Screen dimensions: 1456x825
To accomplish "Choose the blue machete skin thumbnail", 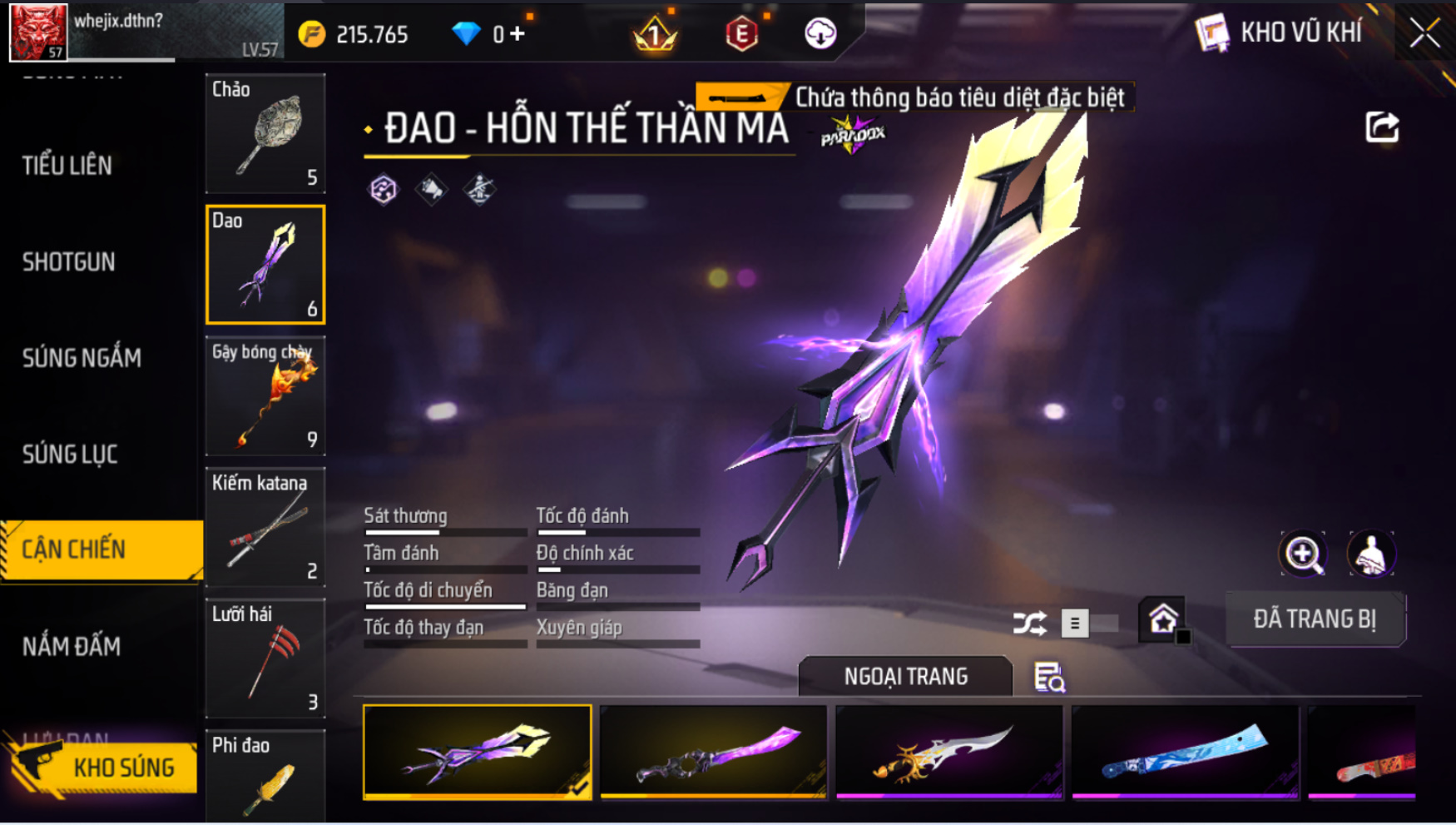I will pos(1185,752).
